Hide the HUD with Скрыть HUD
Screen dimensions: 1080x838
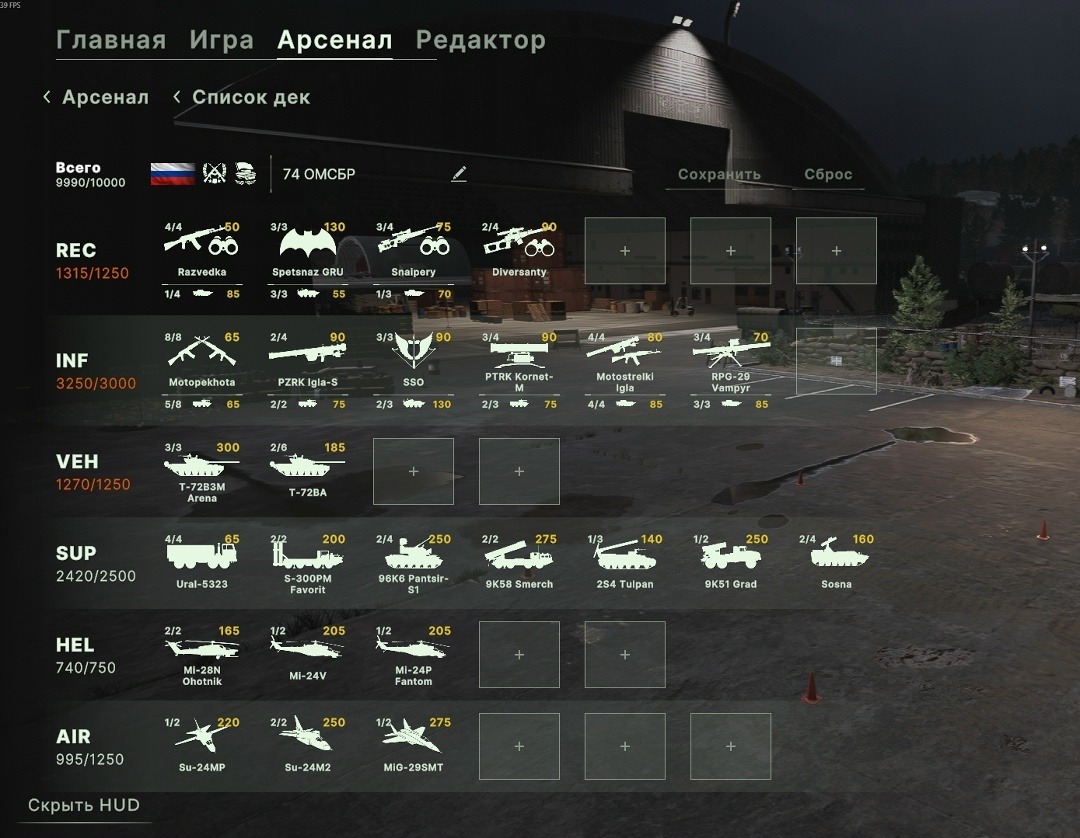point(83,806)
